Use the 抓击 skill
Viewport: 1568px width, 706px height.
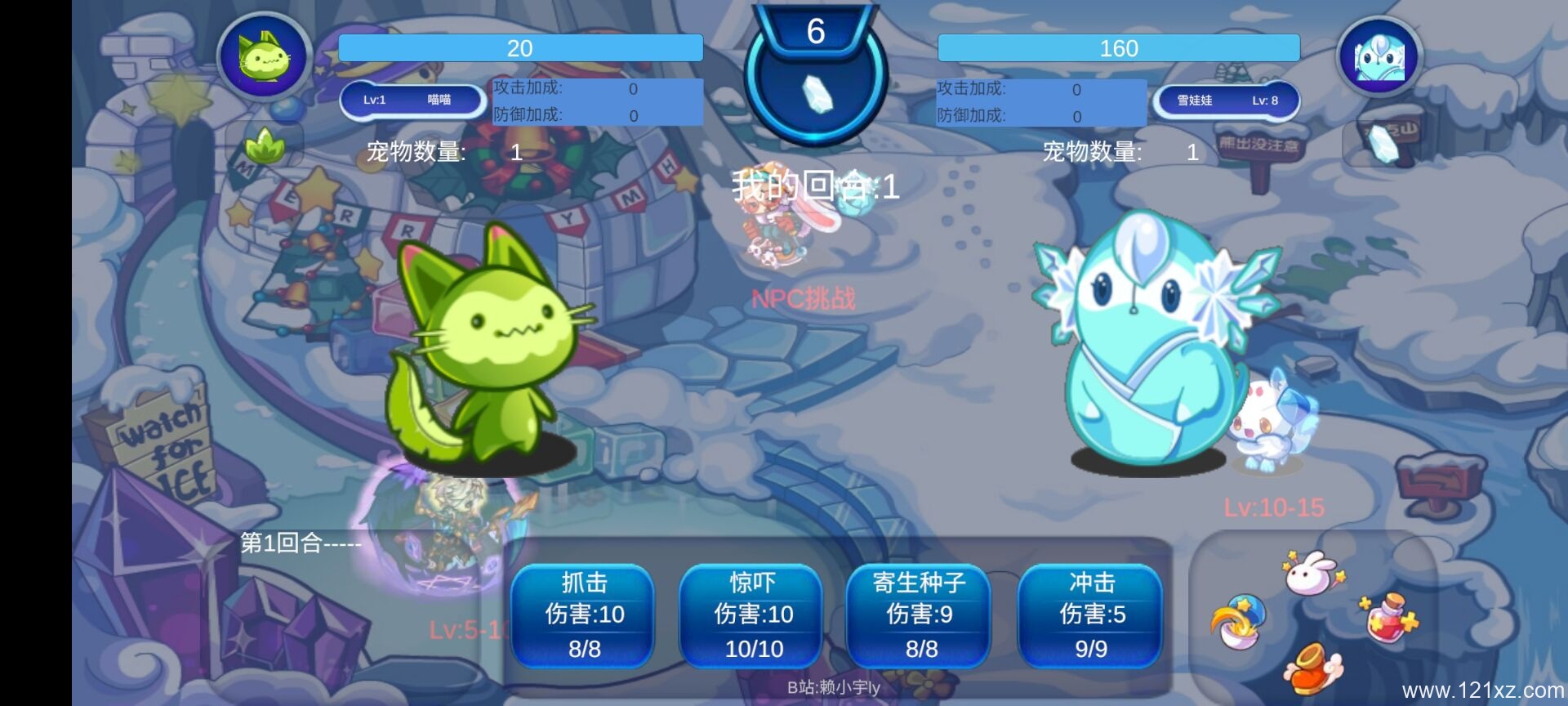coord(584,614)
